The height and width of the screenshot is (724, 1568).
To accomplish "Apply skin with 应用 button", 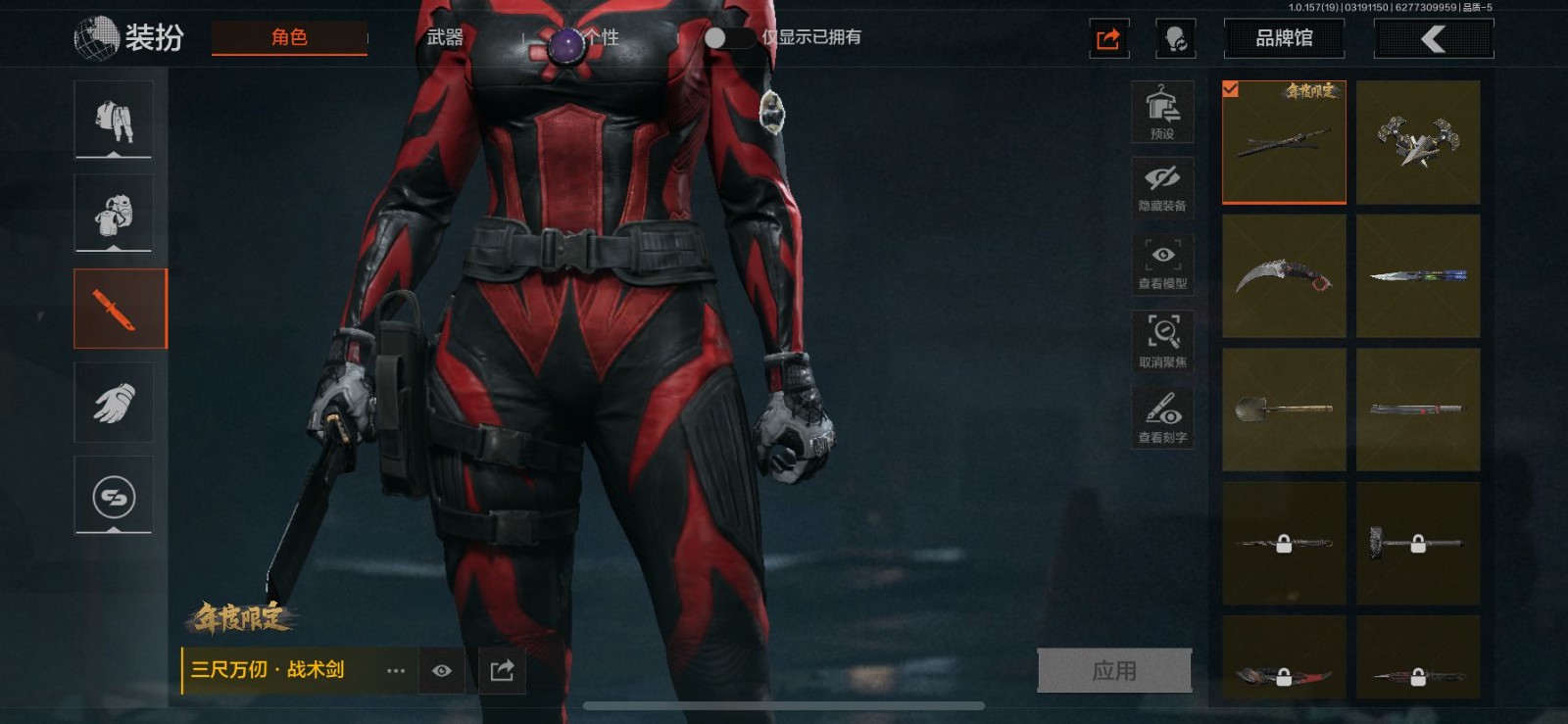I will click(x=1114, y=671).
